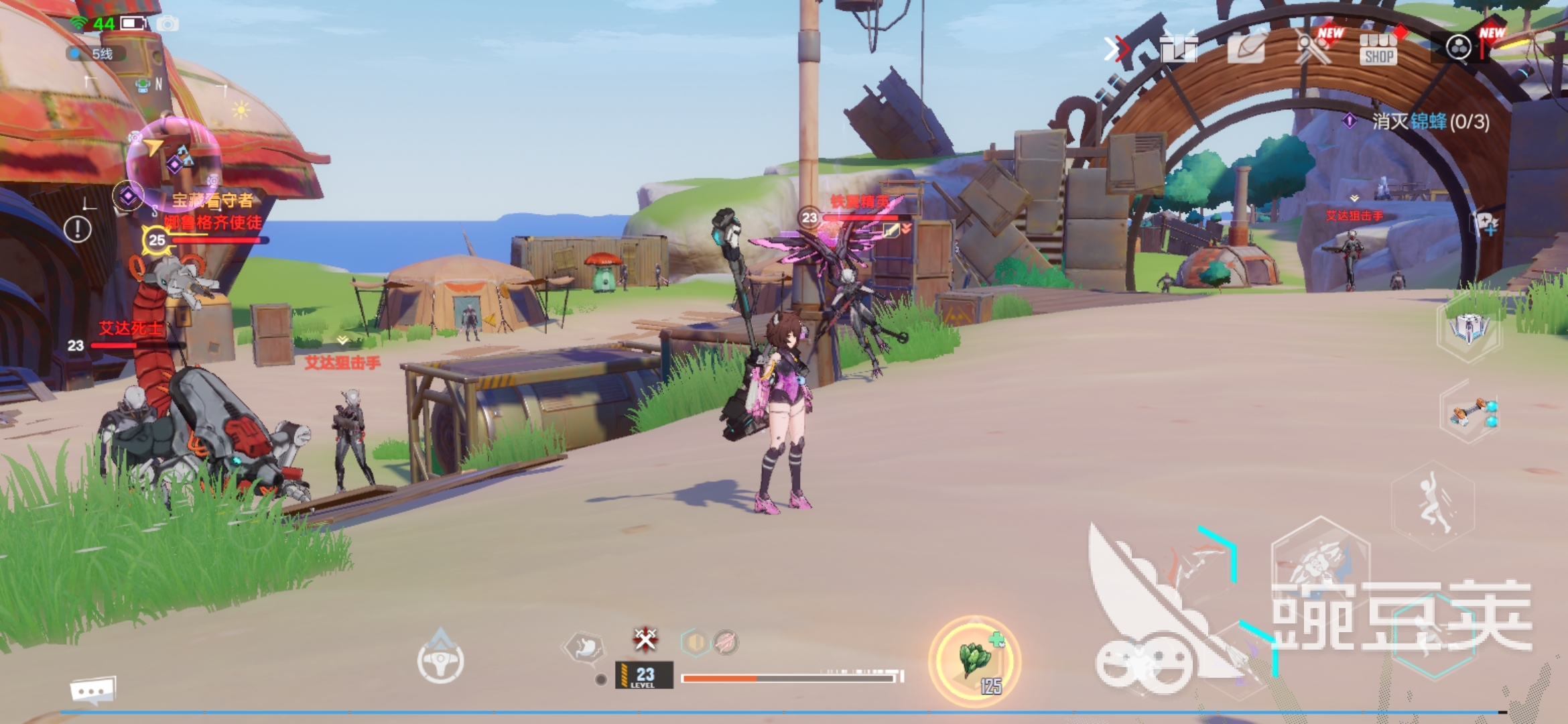Select the 消灭锦蜂 quest tracker
Screen dimensions: 1568x724
(1421, 121)
